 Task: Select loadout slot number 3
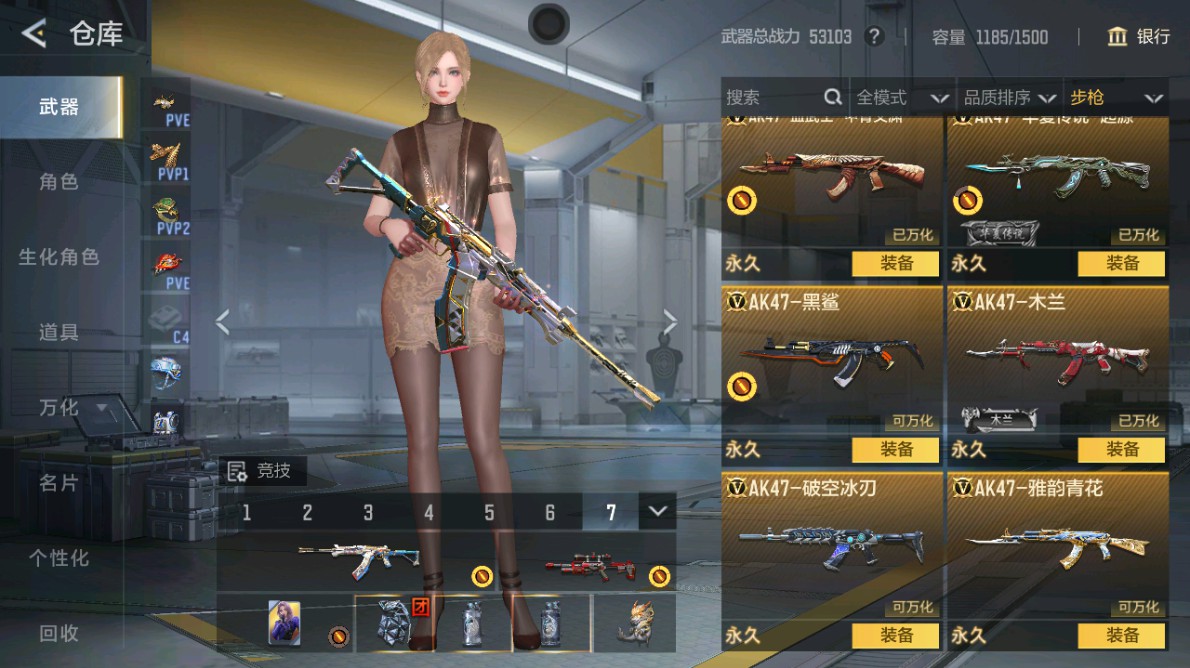point(368,513)
